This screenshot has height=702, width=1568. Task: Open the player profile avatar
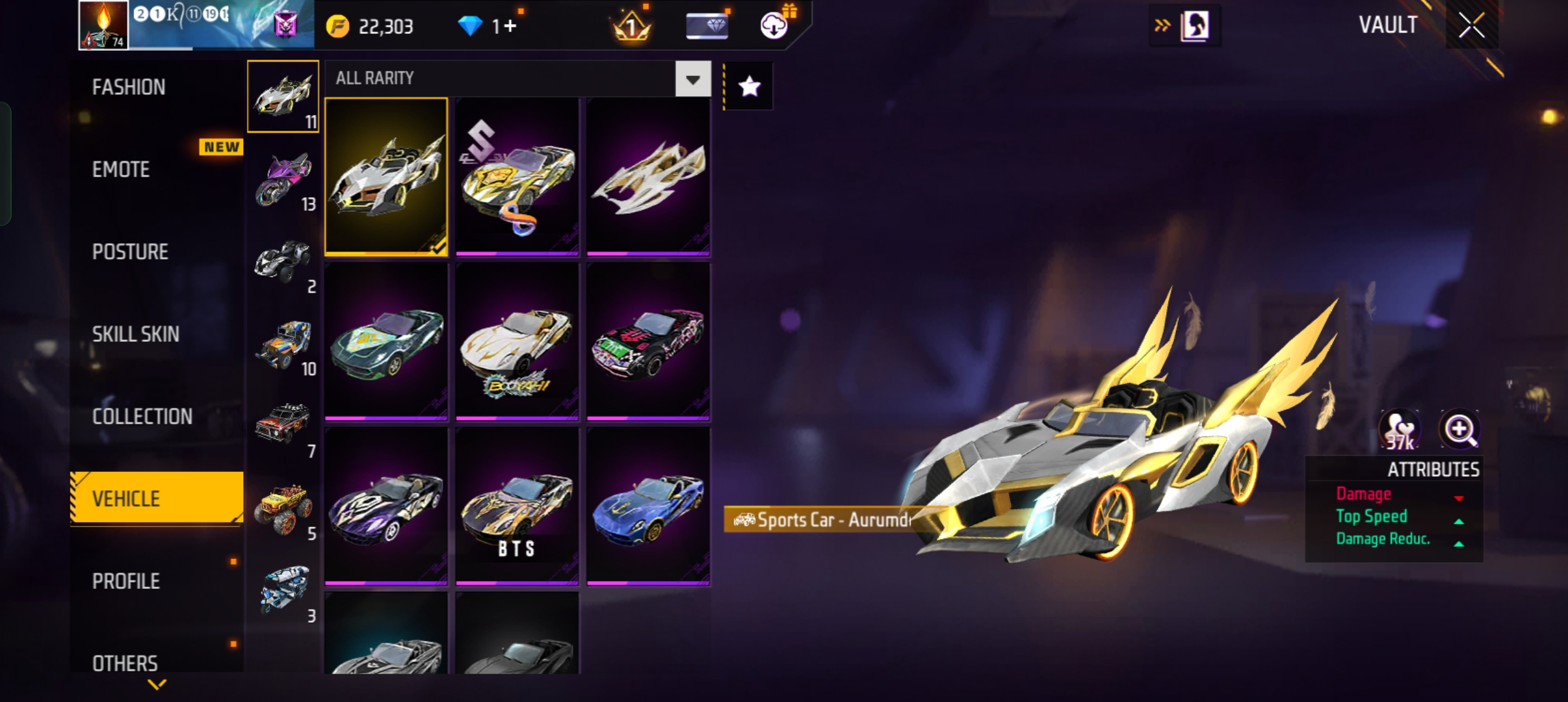click(103, 25)
